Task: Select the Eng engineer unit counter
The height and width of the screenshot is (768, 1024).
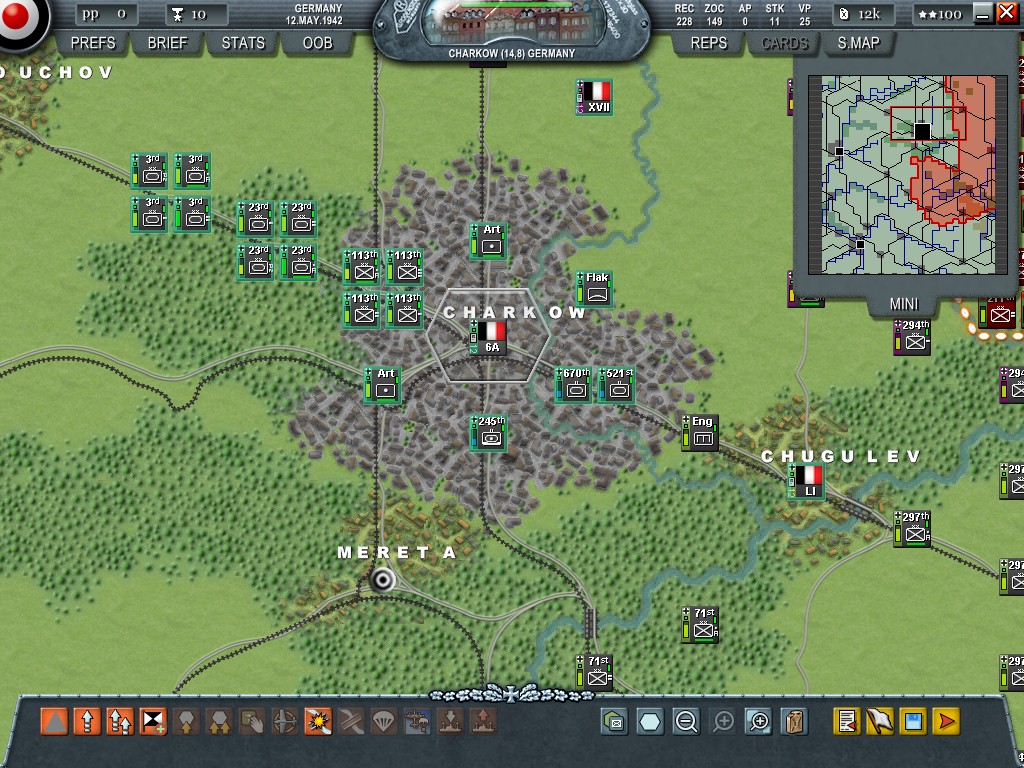Action: [x=701, y=432]
